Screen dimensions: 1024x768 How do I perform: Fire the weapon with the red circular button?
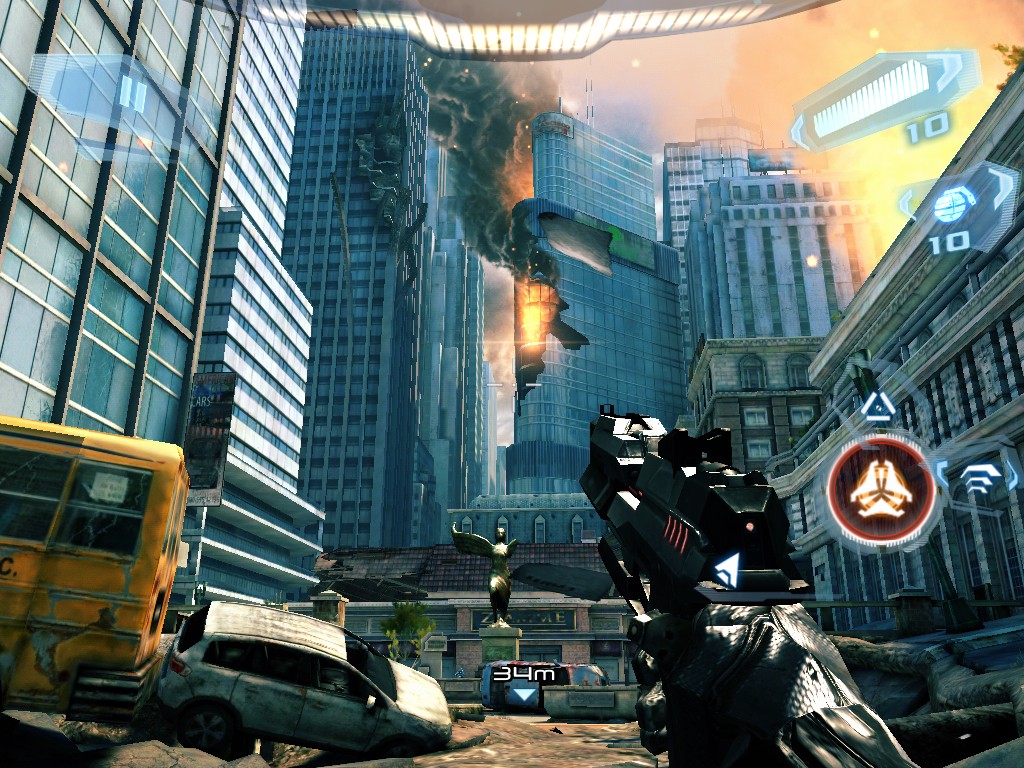coord(880,491)
